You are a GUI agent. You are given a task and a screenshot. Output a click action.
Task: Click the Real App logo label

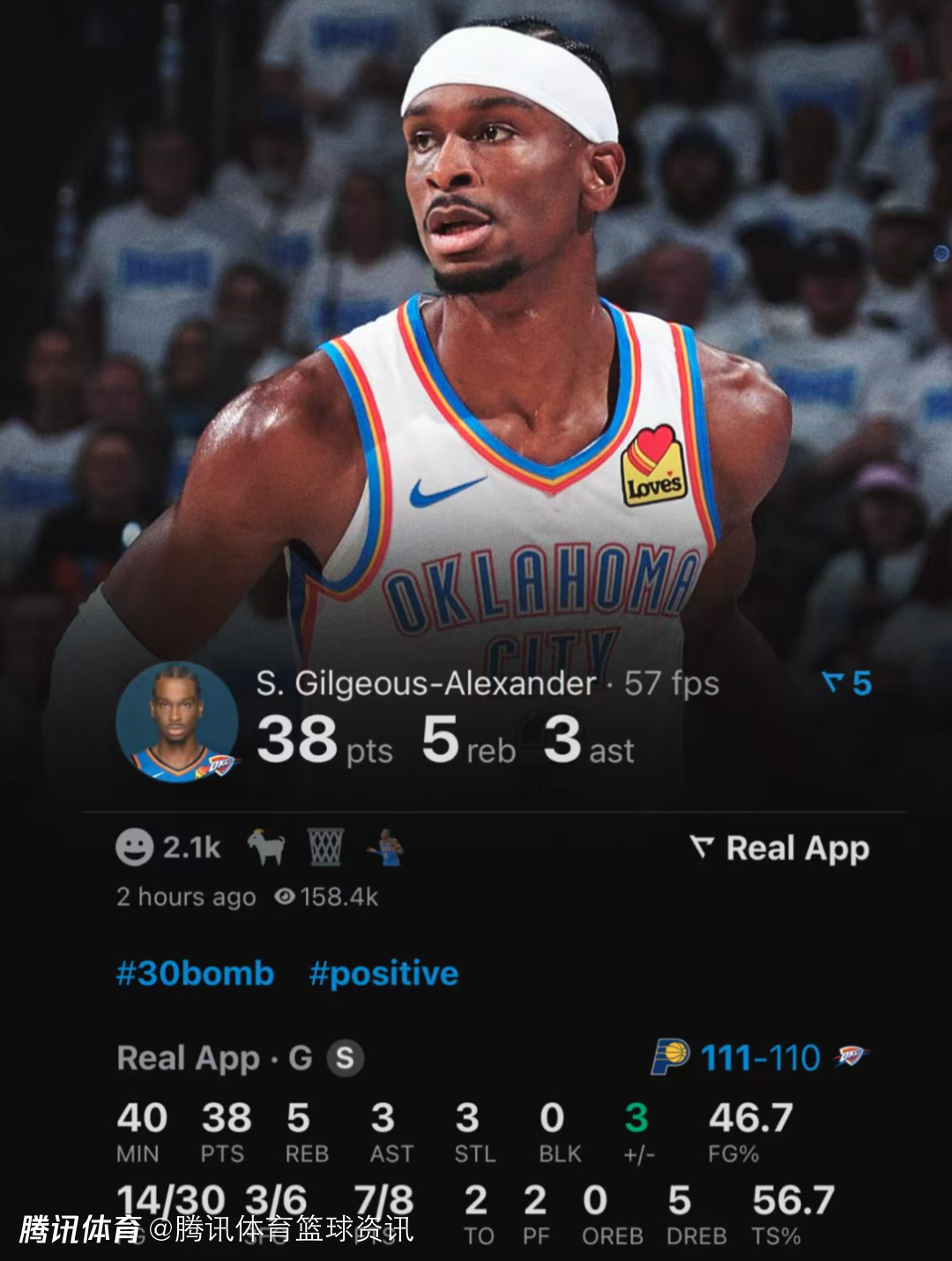tap(781, 848)
